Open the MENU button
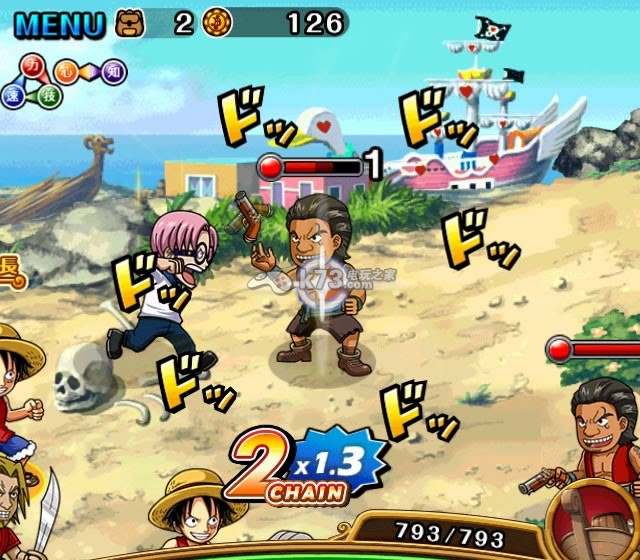Screen dimensions: 640x560 pos(56,22)
